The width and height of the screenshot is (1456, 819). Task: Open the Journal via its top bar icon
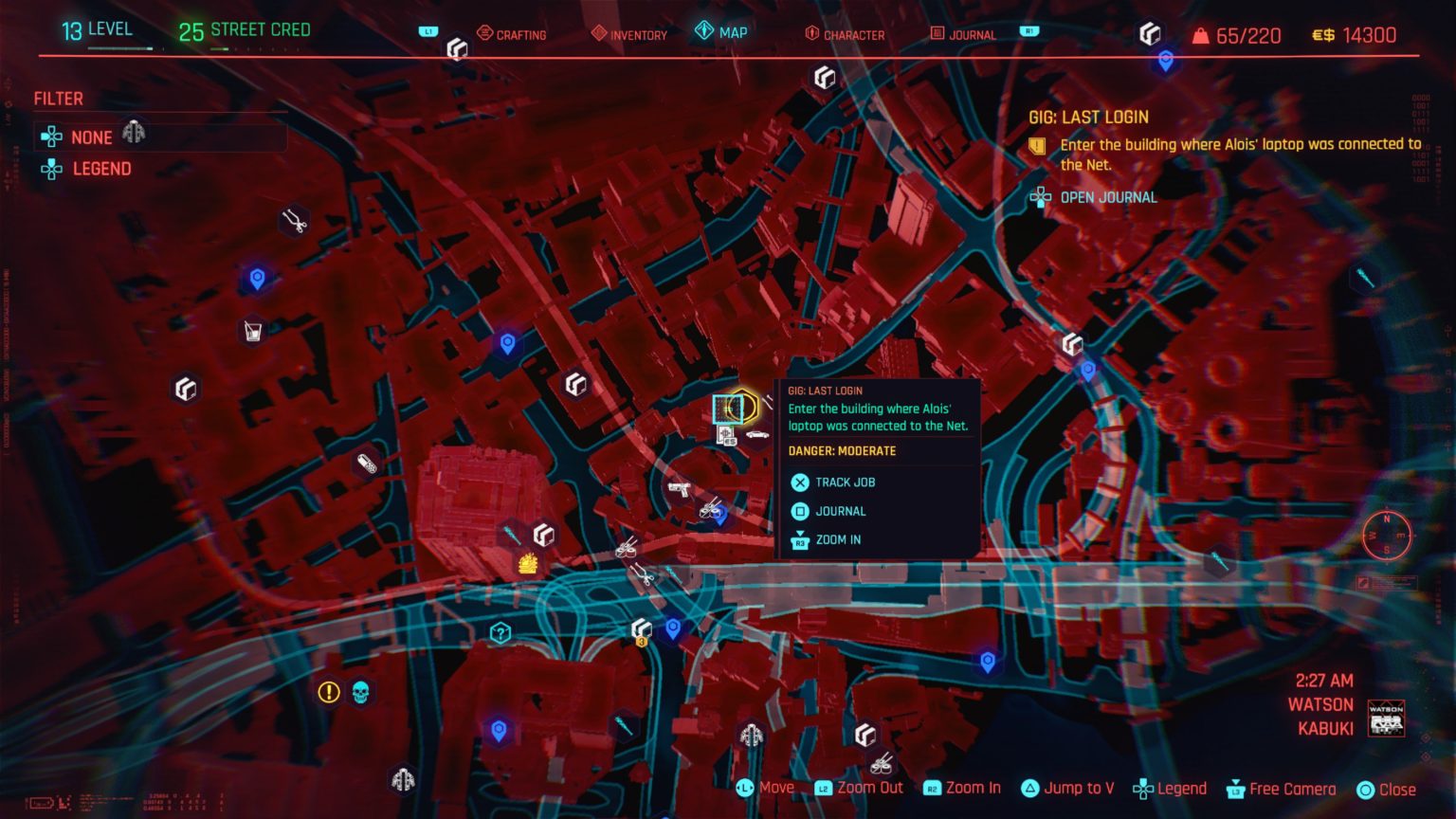click(x=964, y=34)
